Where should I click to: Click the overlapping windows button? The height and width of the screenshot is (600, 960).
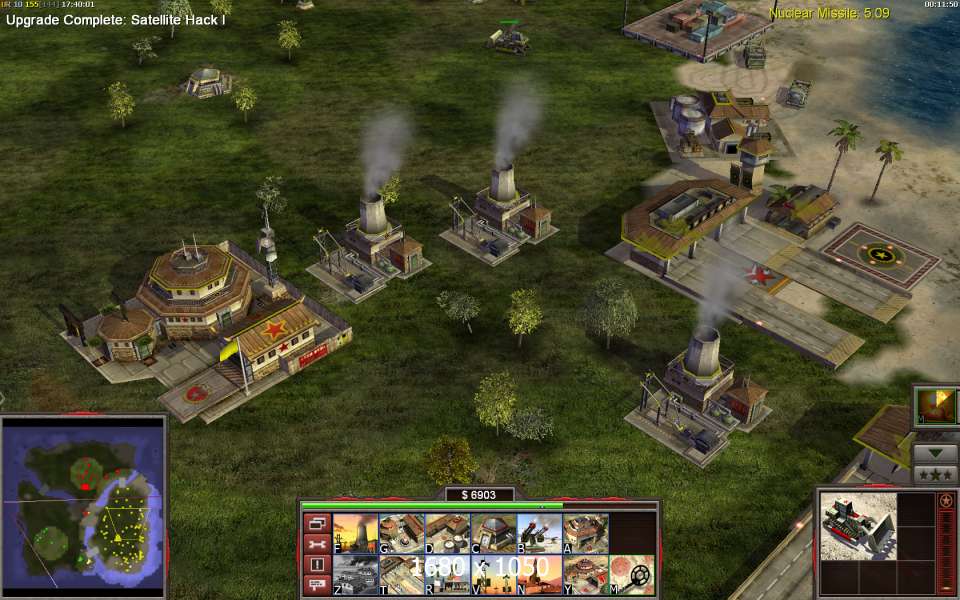(x=317, y=523)
